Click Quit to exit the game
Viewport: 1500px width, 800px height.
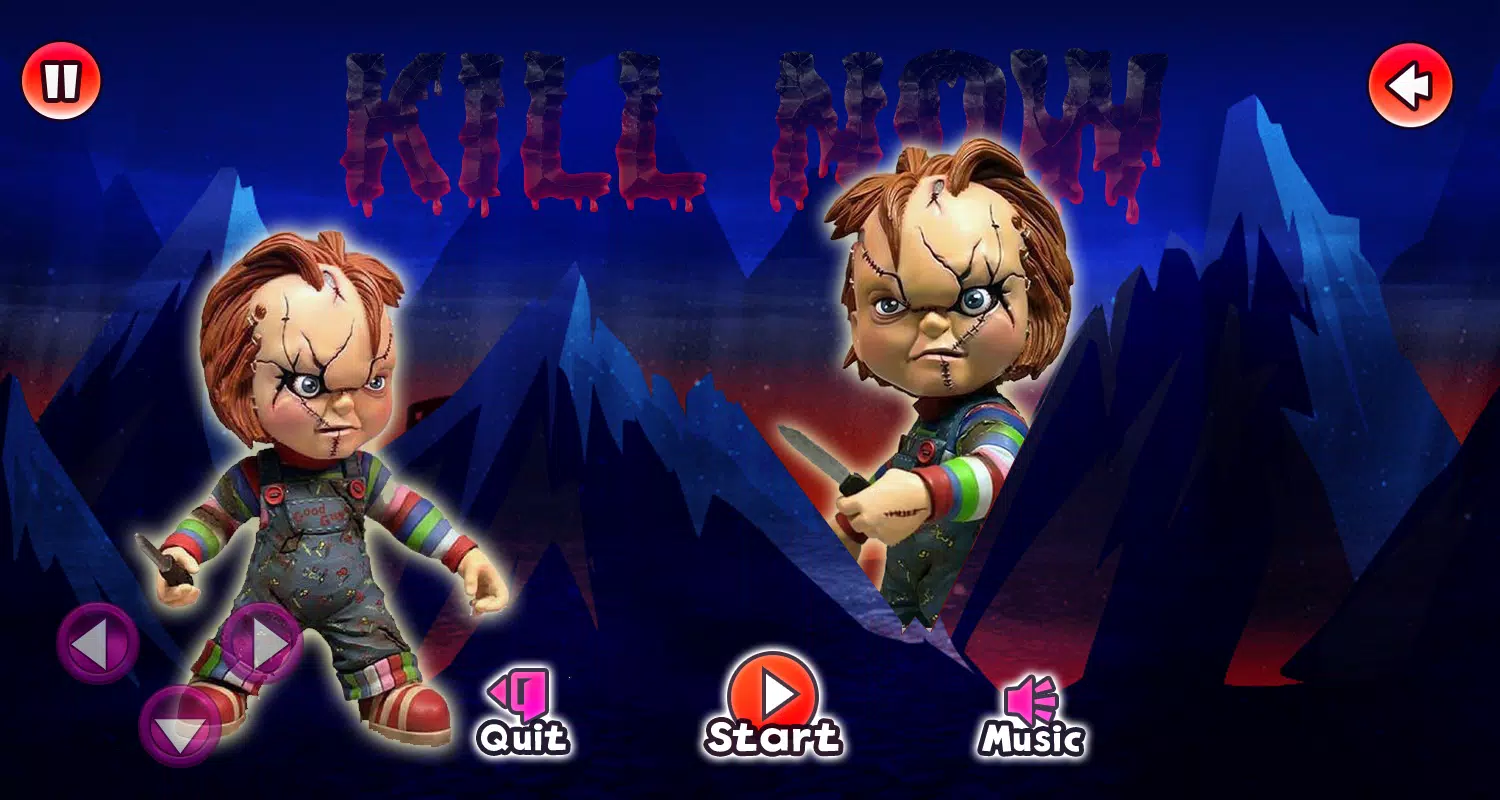(523, 740)
